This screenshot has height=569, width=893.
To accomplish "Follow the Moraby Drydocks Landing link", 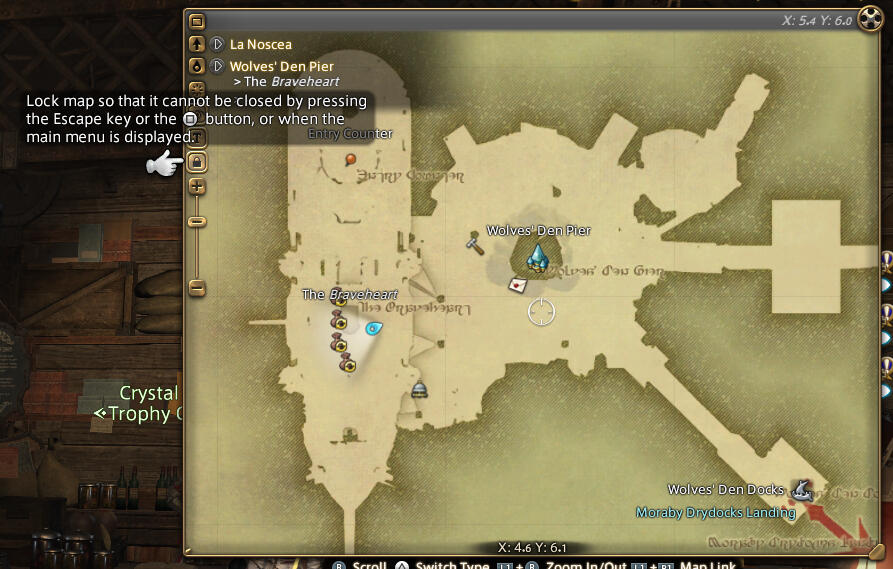I will 715,513.
